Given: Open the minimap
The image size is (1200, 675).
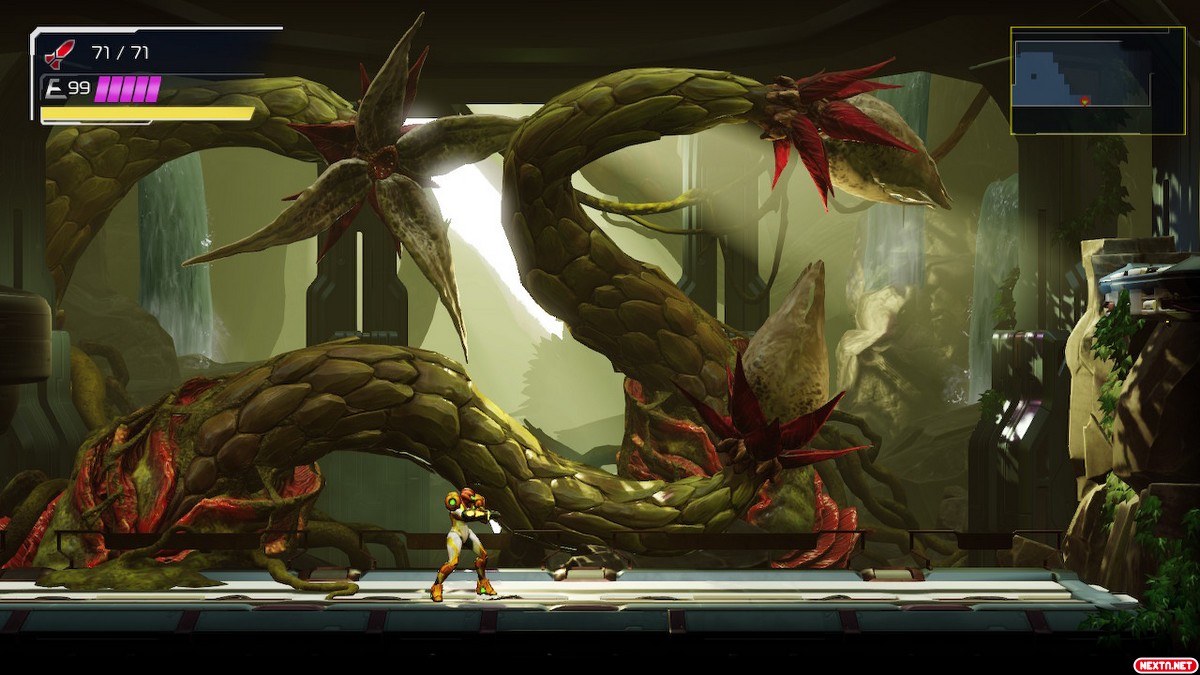Looking at the screenshot, I should coord(1097,81).
